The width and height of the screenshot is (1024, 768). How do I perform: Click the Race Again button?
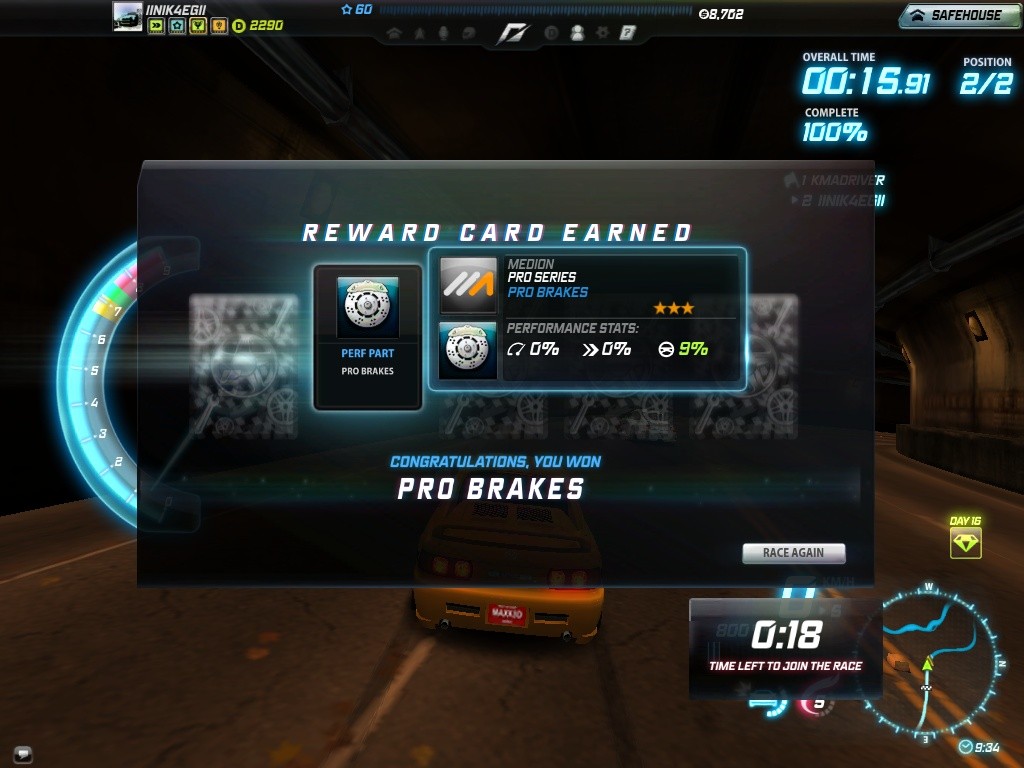click(793, 553)
